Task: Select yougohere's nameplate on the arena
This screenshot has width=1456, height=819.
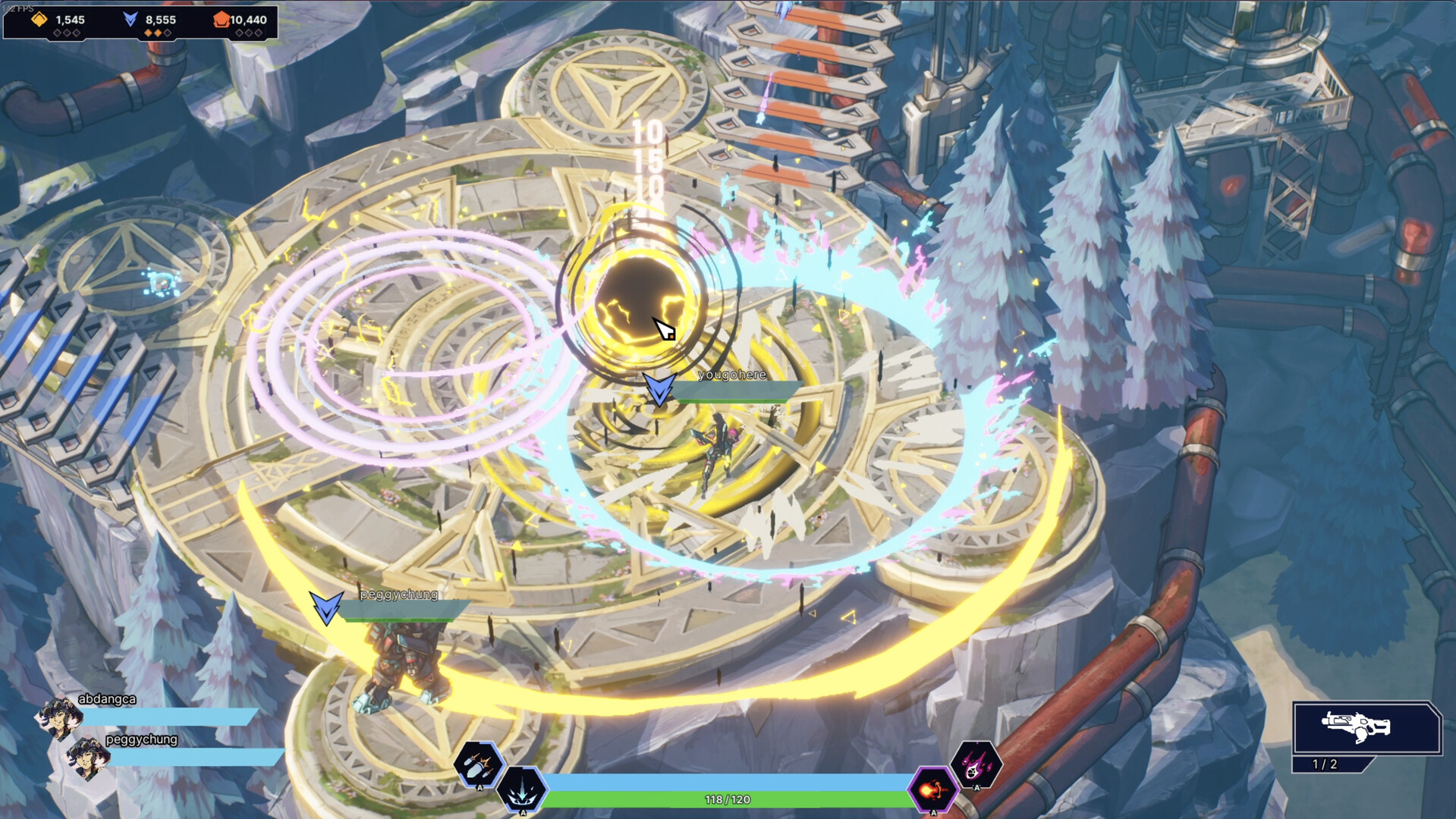Action: point(731,375)
